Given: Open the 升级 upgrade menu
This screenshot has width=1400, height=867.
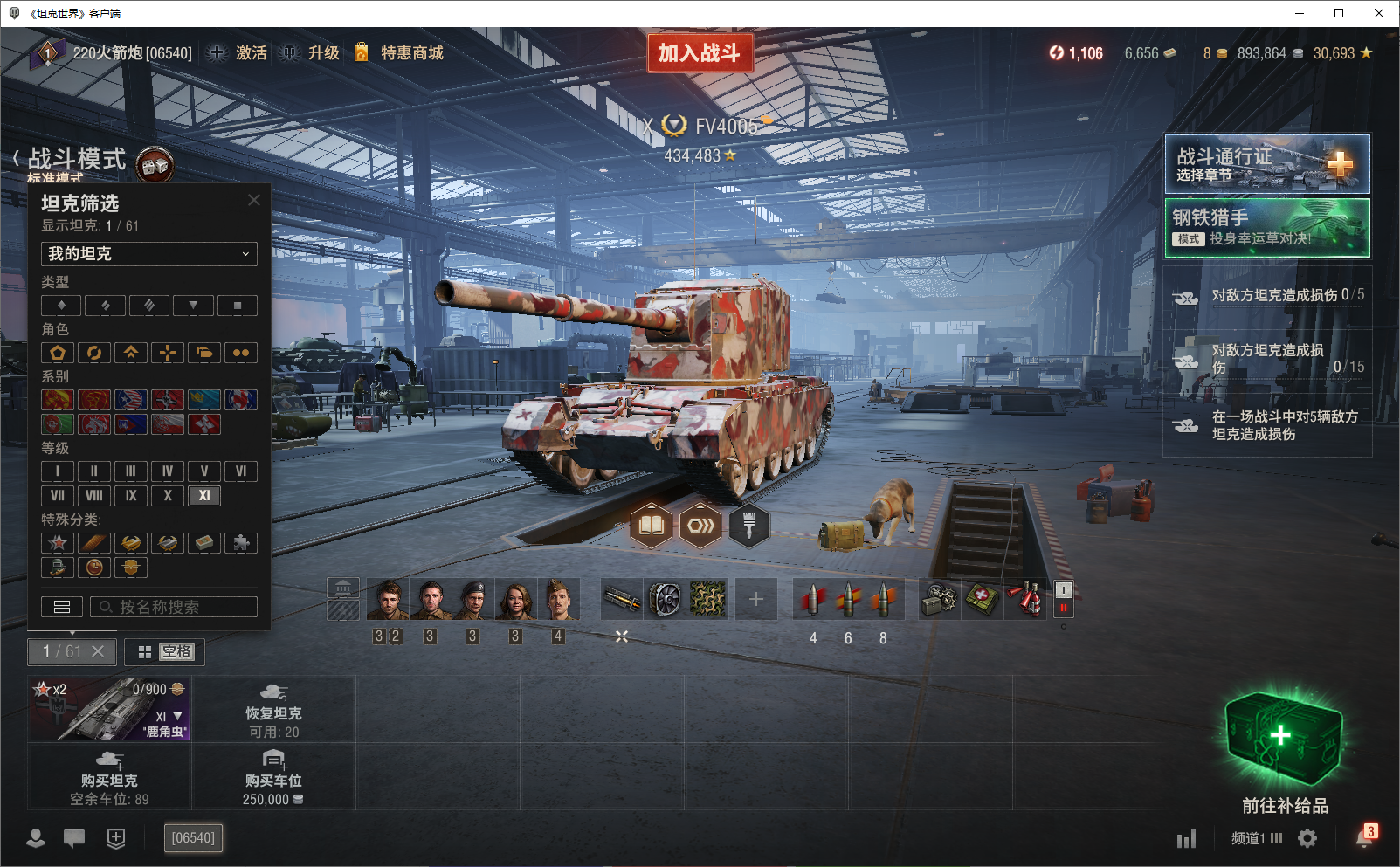Looking at the screenshot, I should point(322,53).
